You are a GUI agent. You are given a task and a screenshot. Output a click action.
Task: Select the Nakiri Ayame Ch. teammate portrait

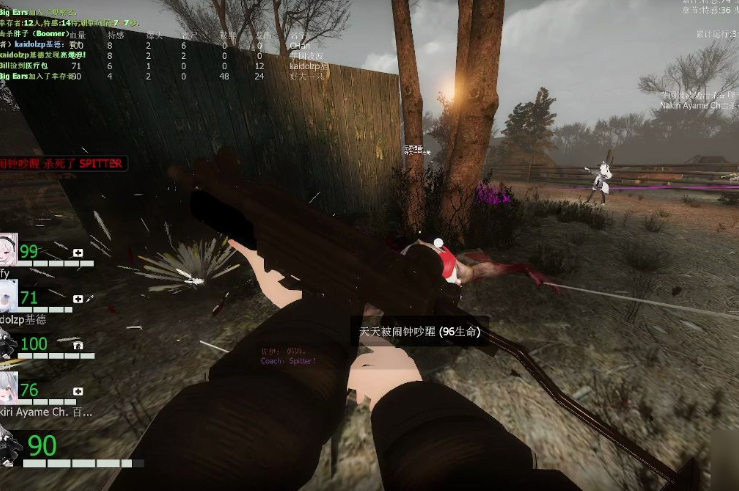coord(8,390)
